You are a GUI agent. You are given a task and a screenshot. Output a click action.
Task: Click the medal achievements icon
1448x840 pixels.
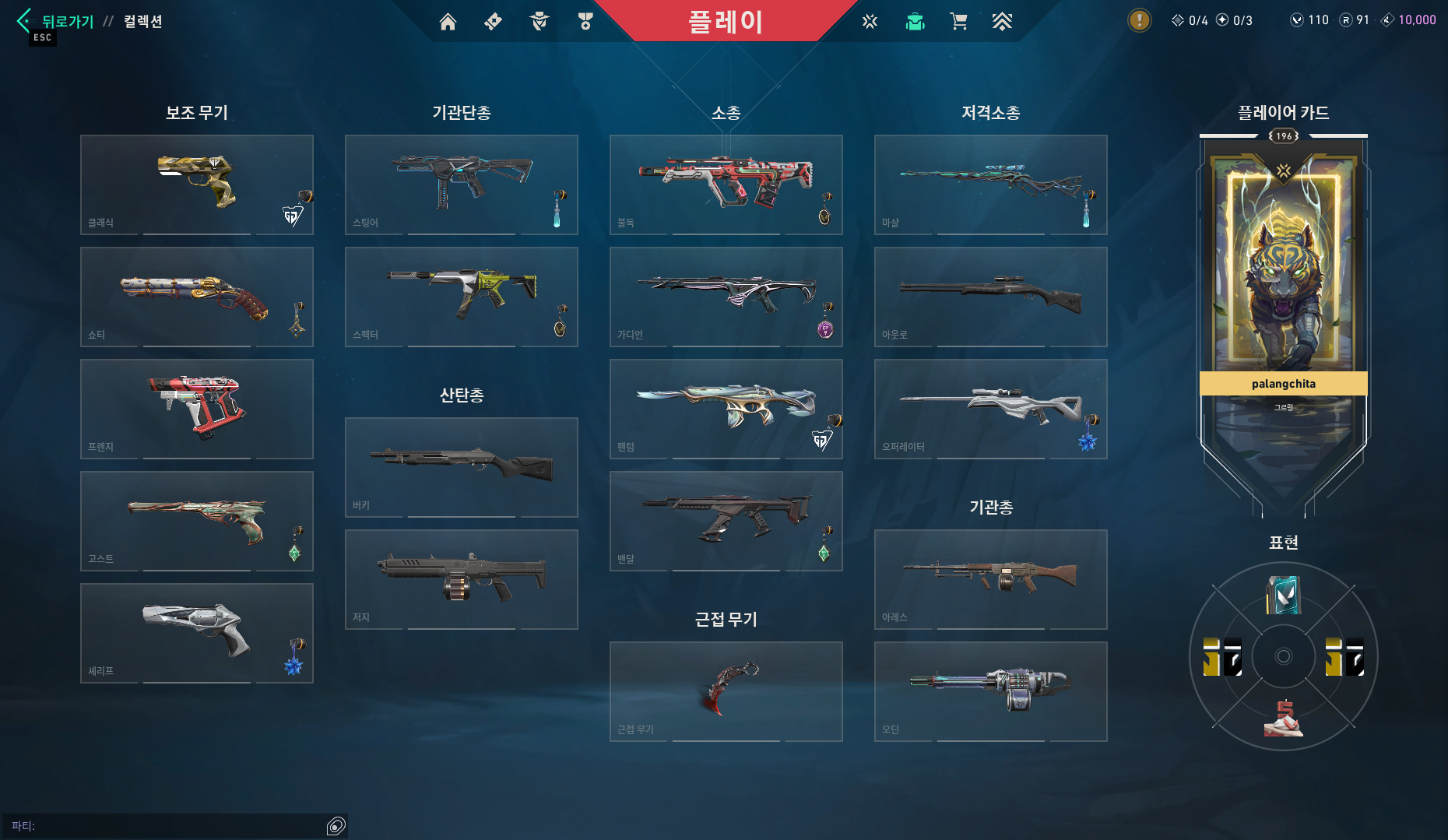585,21
